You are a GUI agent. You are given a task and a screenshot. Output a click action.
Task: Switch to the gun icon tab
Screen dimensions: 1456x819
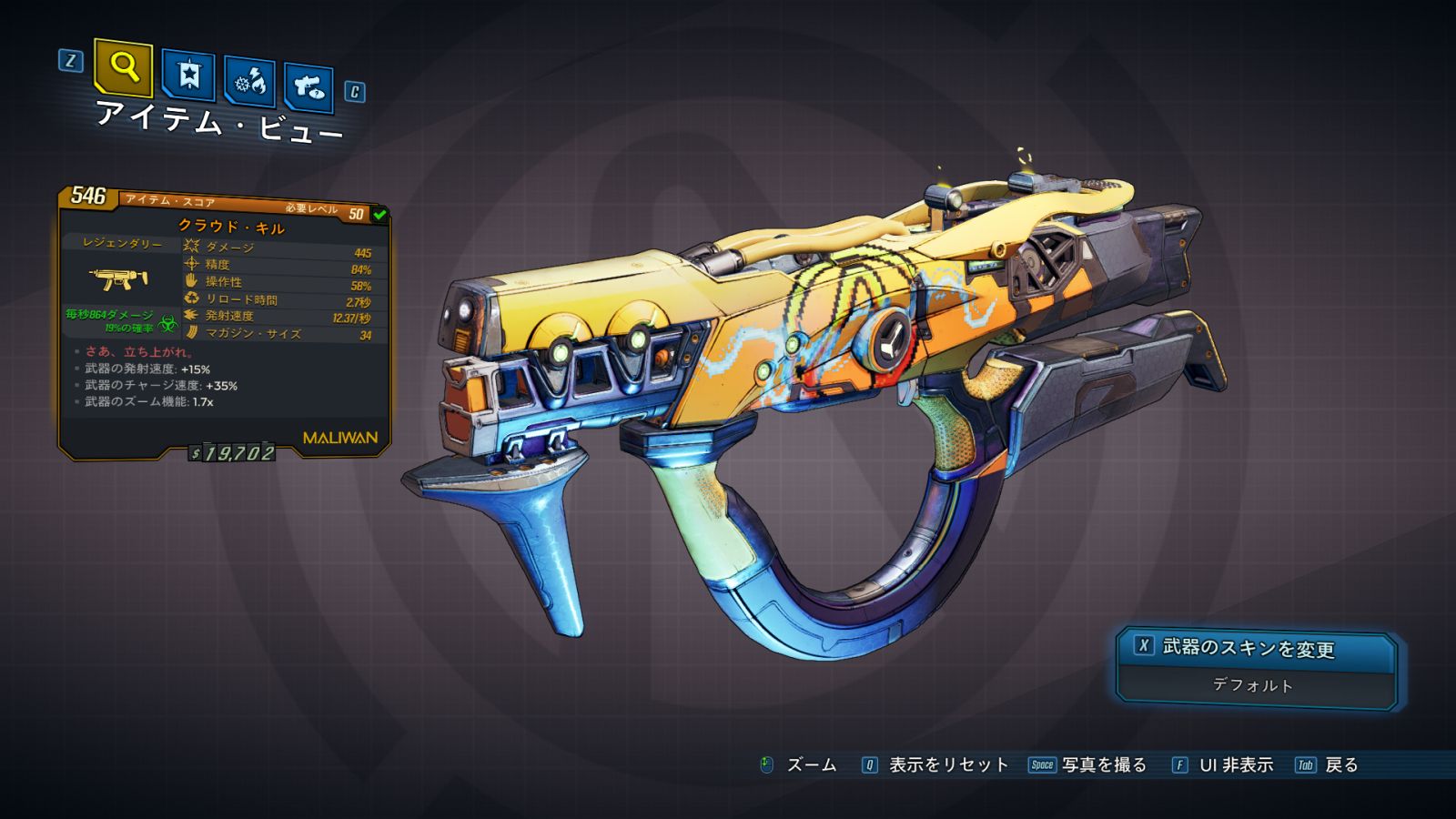tap(308, 87)
